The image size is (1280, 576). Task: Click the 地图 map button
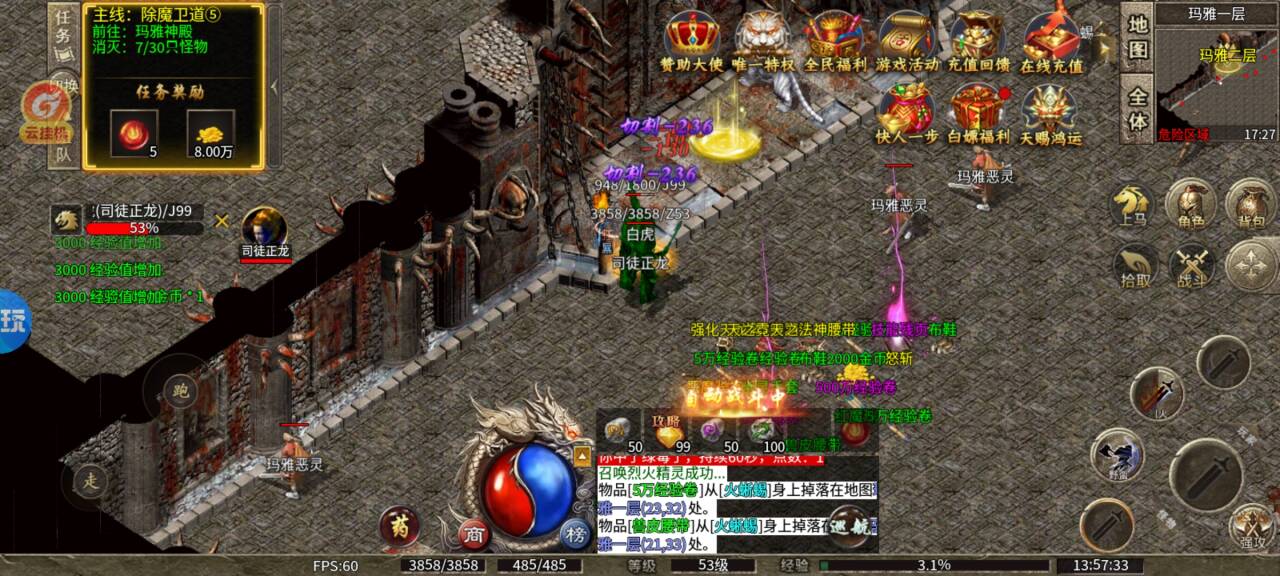click(1137, 37)
